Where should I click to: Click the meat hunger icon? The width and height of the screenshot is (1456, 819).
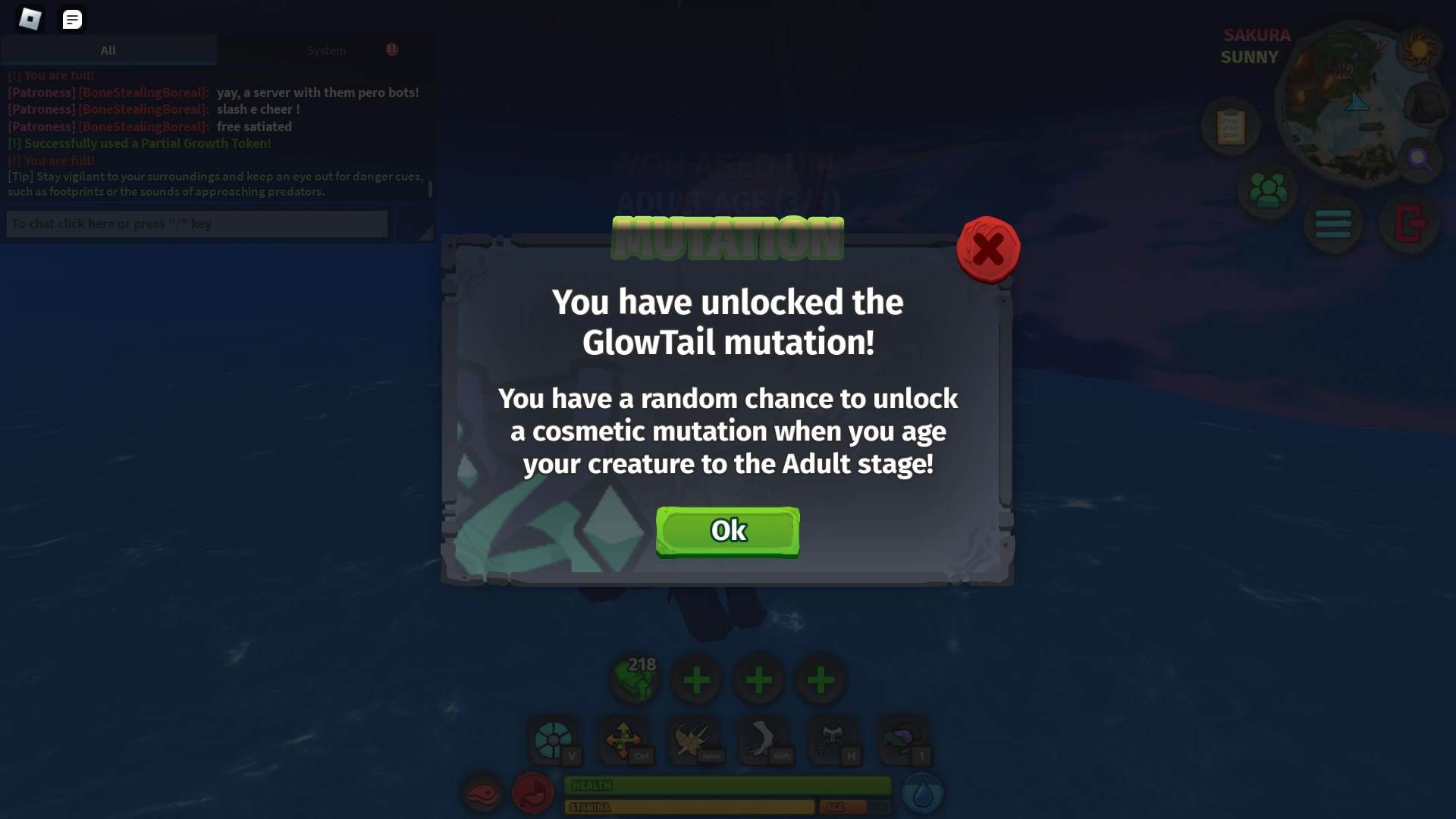[483, 794]
